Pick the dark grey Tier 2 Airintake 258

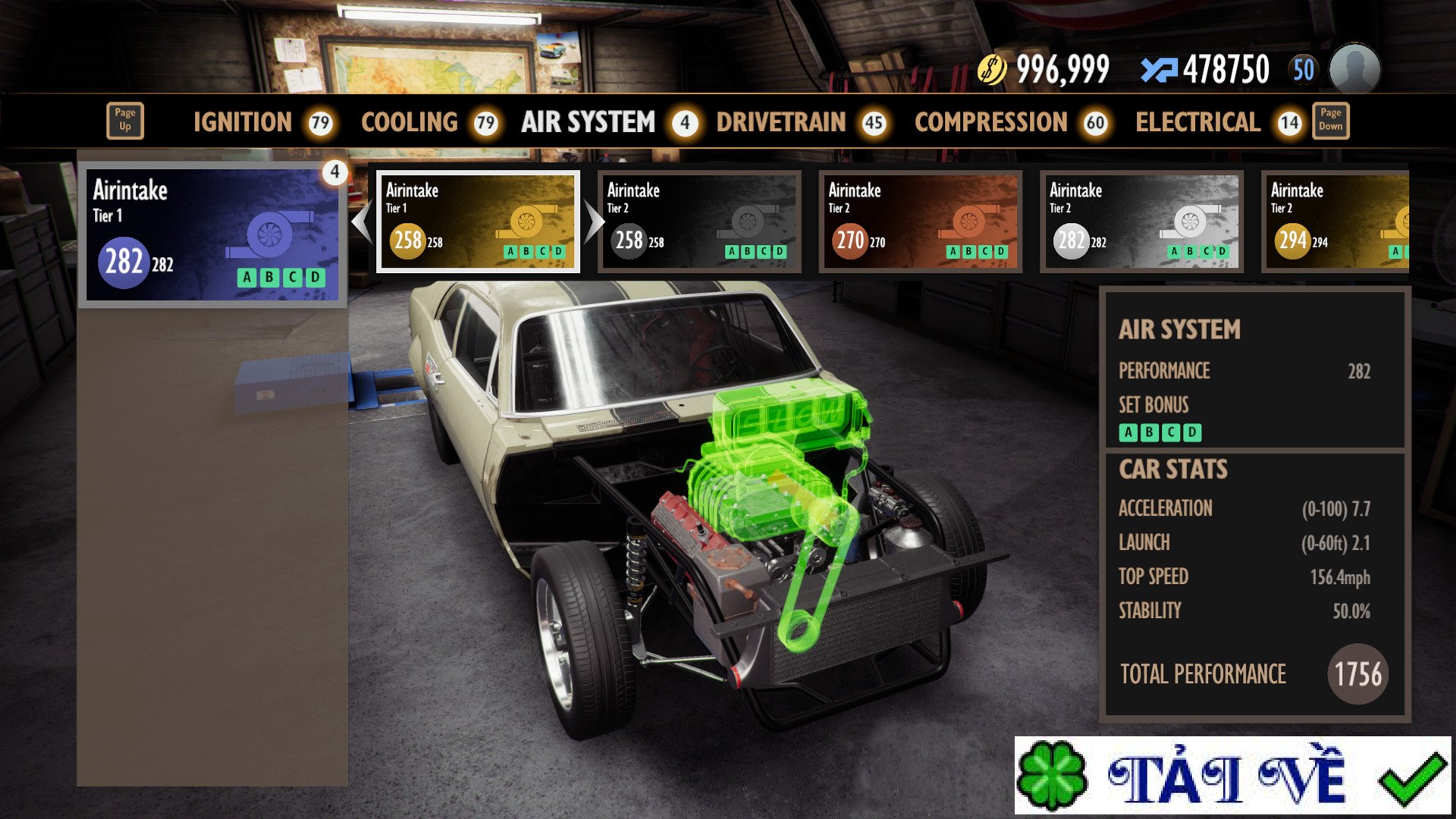[x=699, y=221]
